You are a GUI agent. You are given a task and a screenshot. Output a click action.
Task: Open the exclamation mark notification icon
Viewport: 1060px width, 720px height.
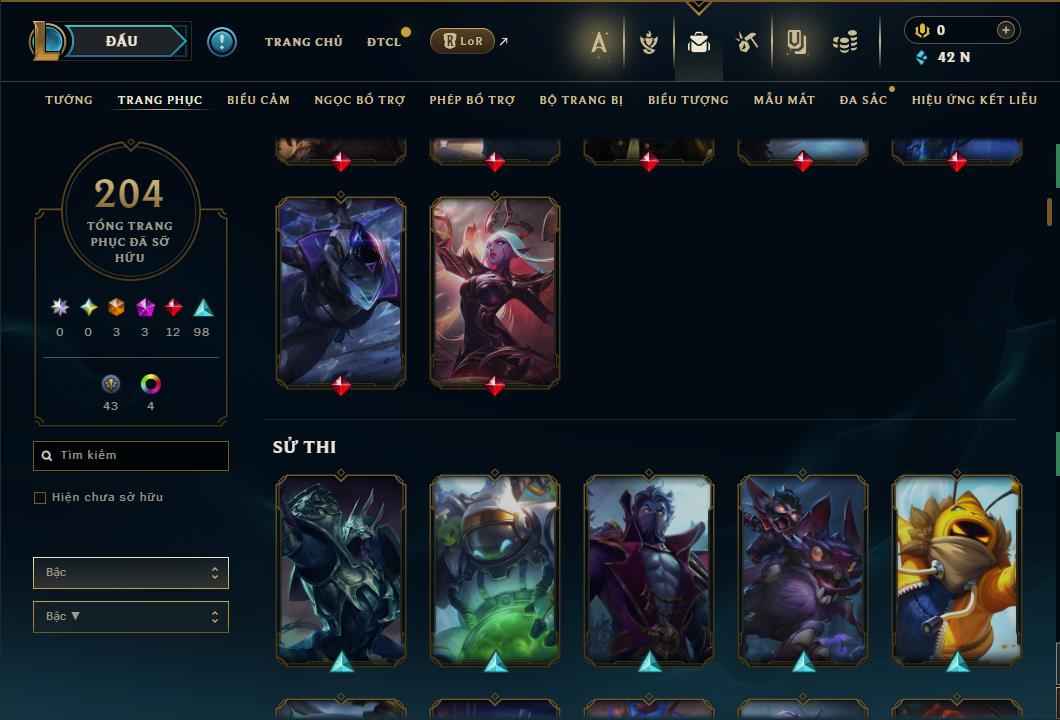point(222,42)
